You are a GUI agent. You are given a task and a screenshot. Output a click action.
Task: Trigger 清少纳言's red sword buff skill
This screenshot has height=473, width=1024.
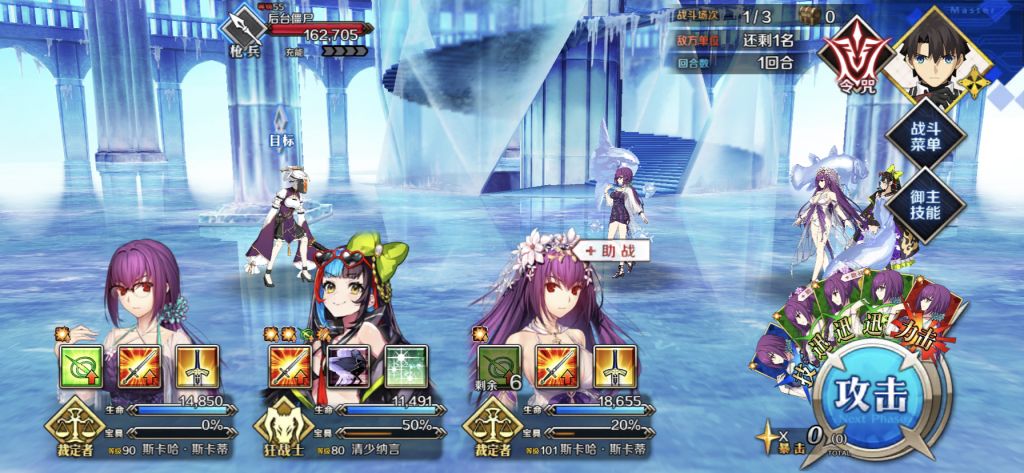[x=291, y=367]
